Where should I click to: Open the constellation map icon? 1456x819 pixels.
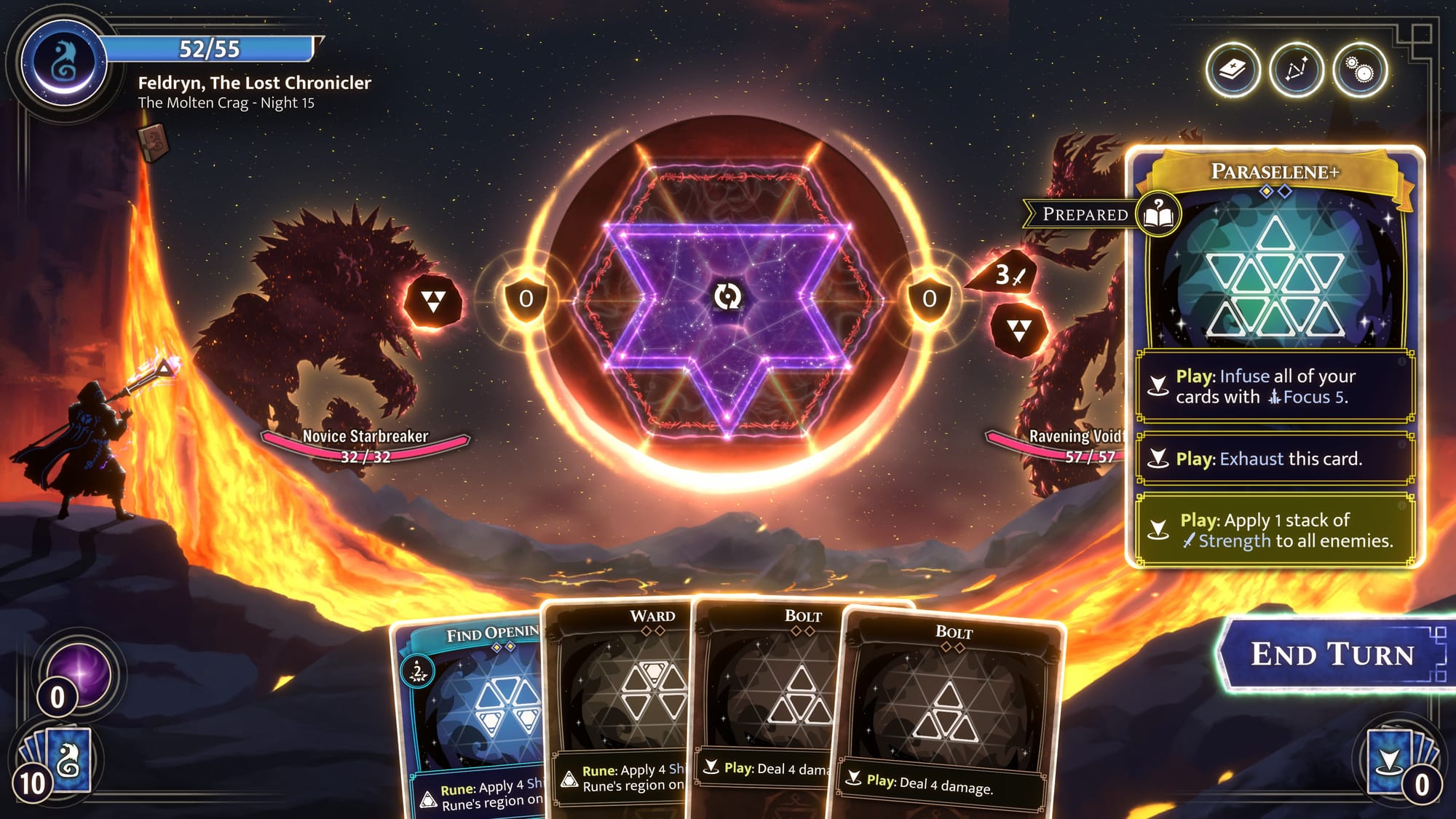click(x=1296, y=71)
